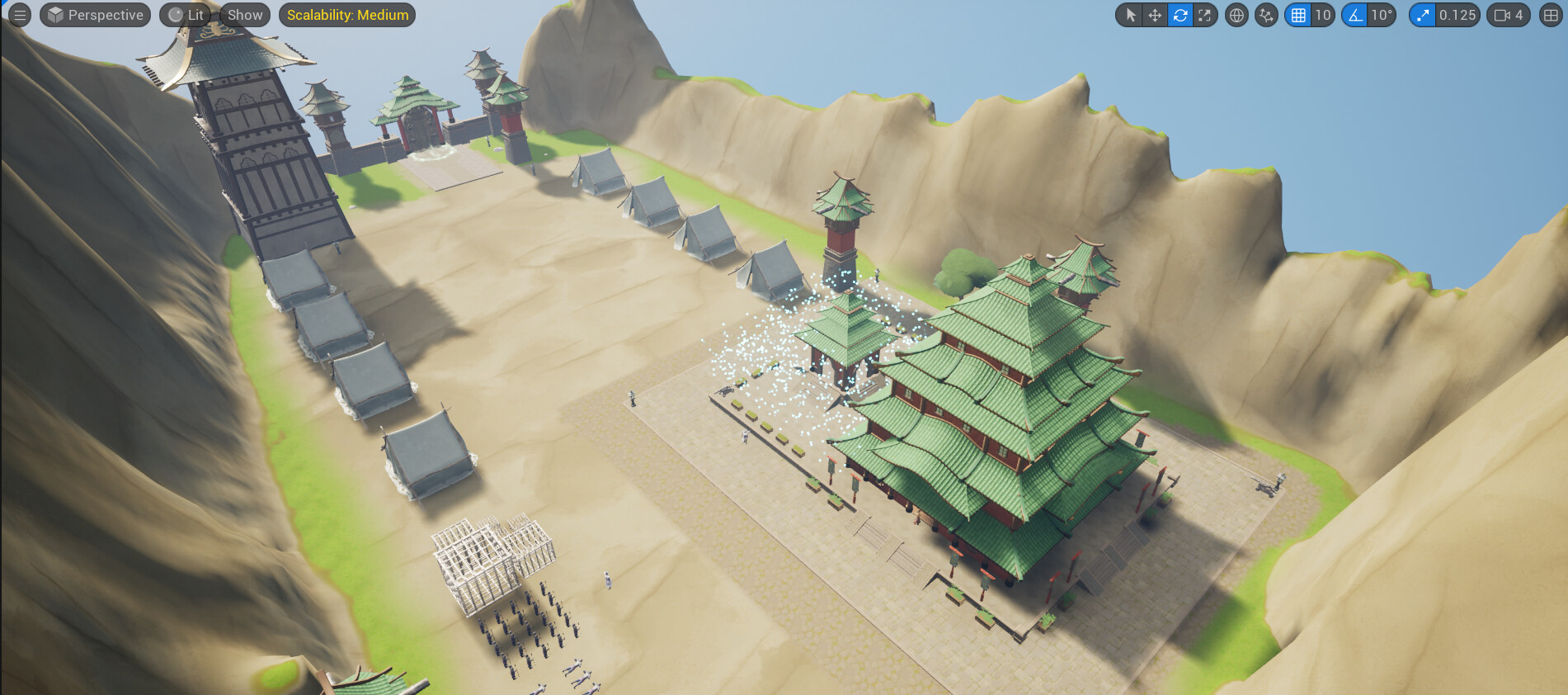Open the Show flags dropdown
The height and width of the screenshot is (695, 1568).
click(244, 14)
